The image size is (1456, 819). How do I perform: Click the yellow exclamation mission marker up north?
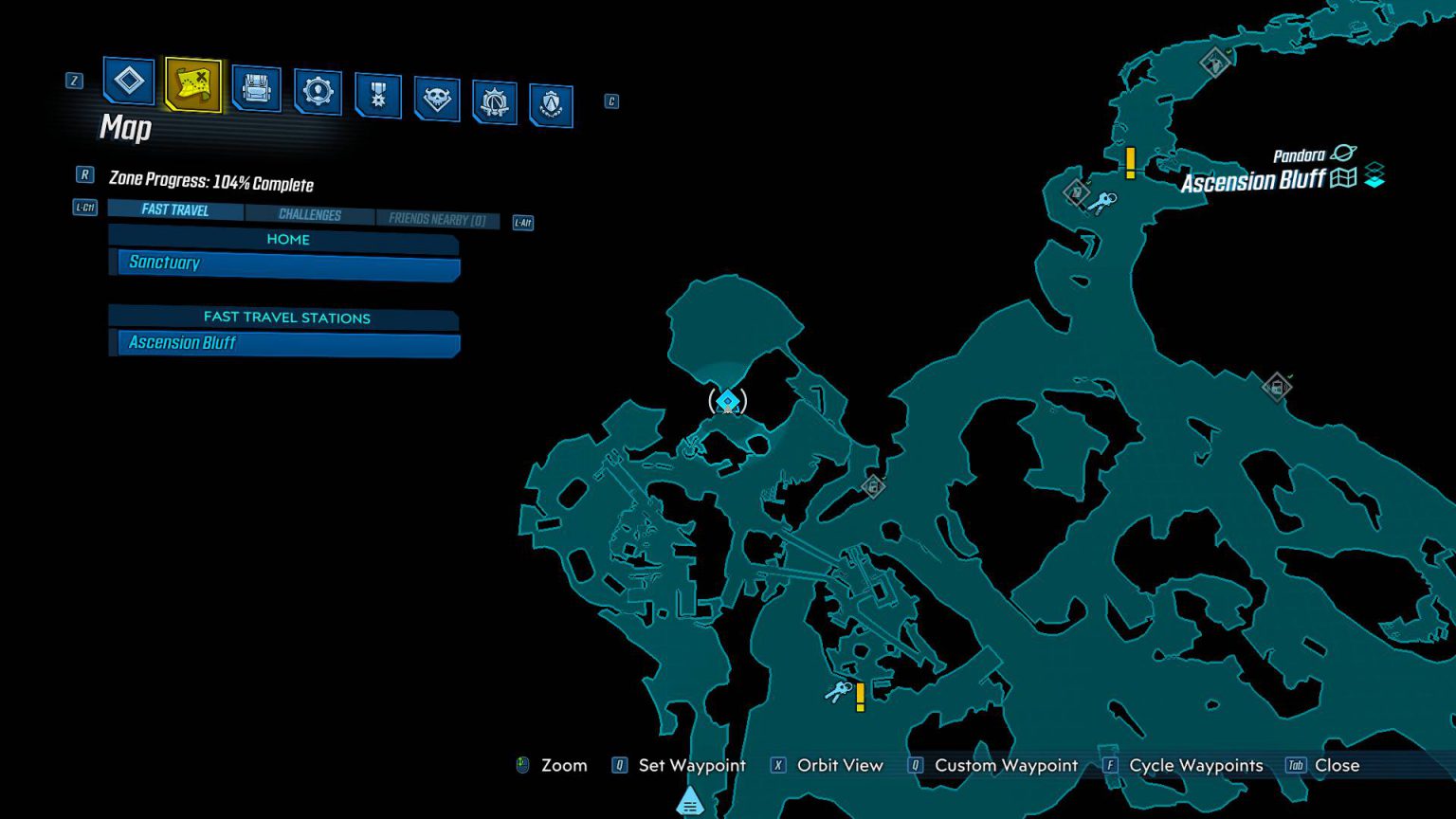[1130, 163]
